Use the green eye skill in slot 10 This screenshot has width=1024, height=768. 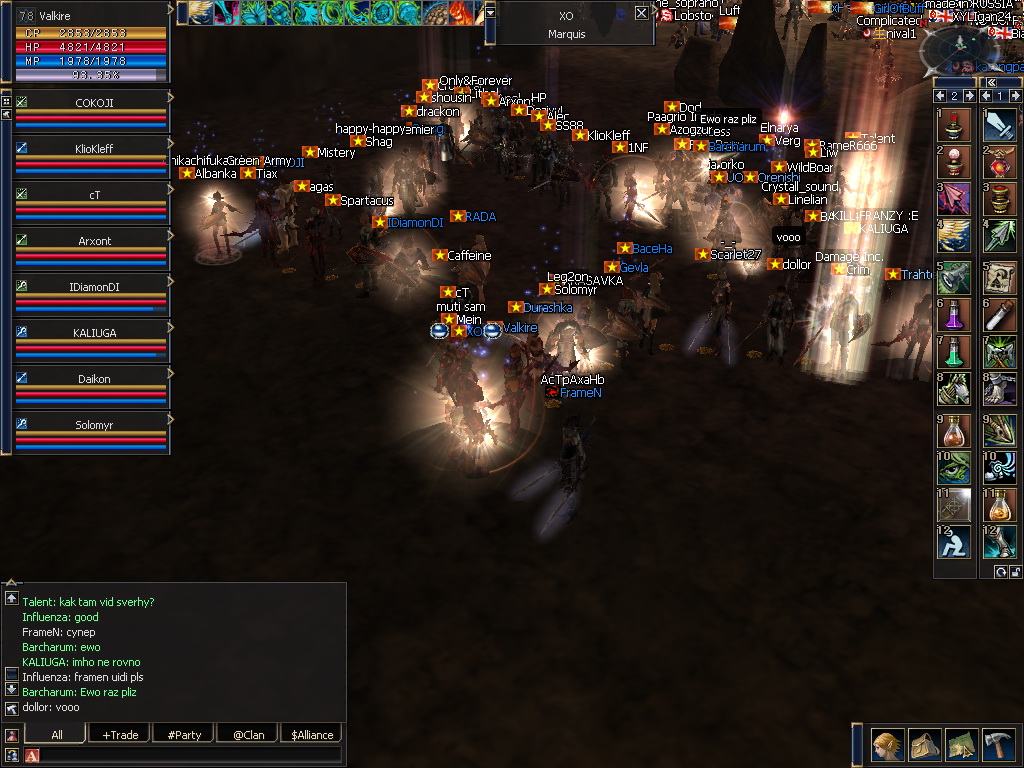pyautogui.click(x=954, y=466)
